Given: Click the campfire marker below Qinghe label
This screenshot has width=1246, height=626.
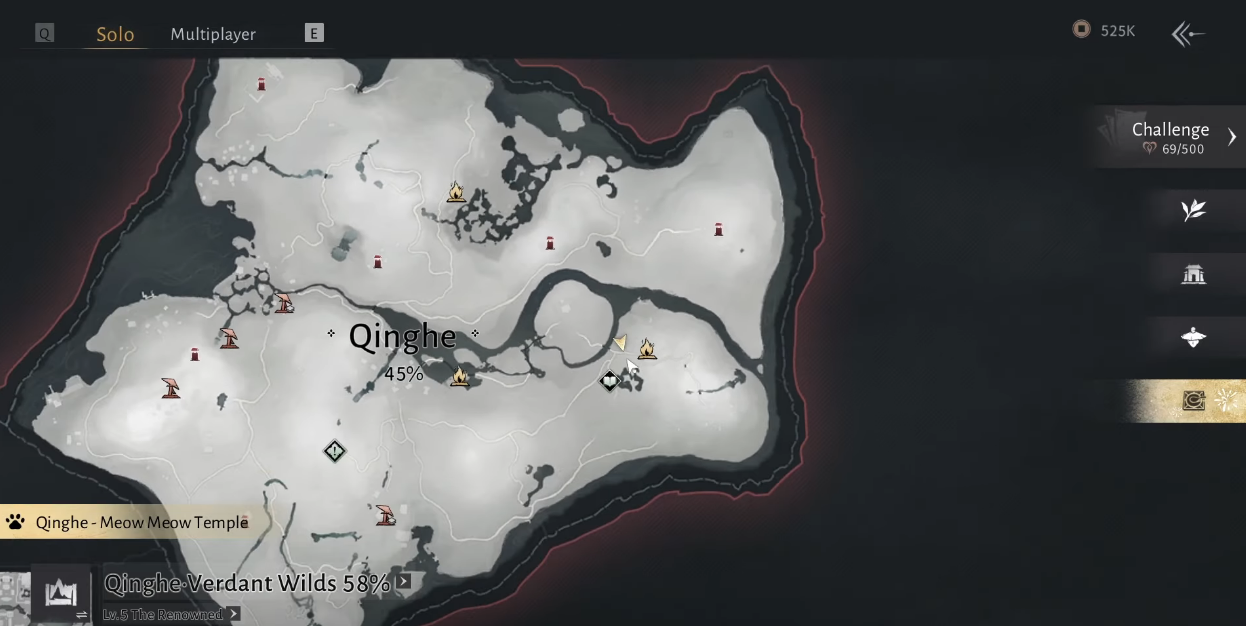Looking at the screenshot, I should 459,377.
